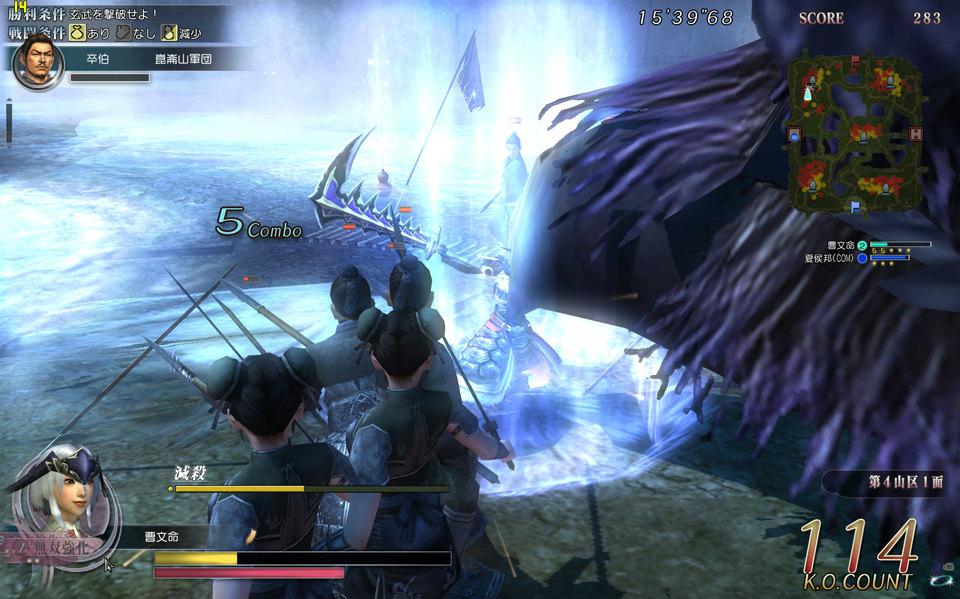Click the blue flag marker on minimap
960x599 pixels.
(855, 207)
